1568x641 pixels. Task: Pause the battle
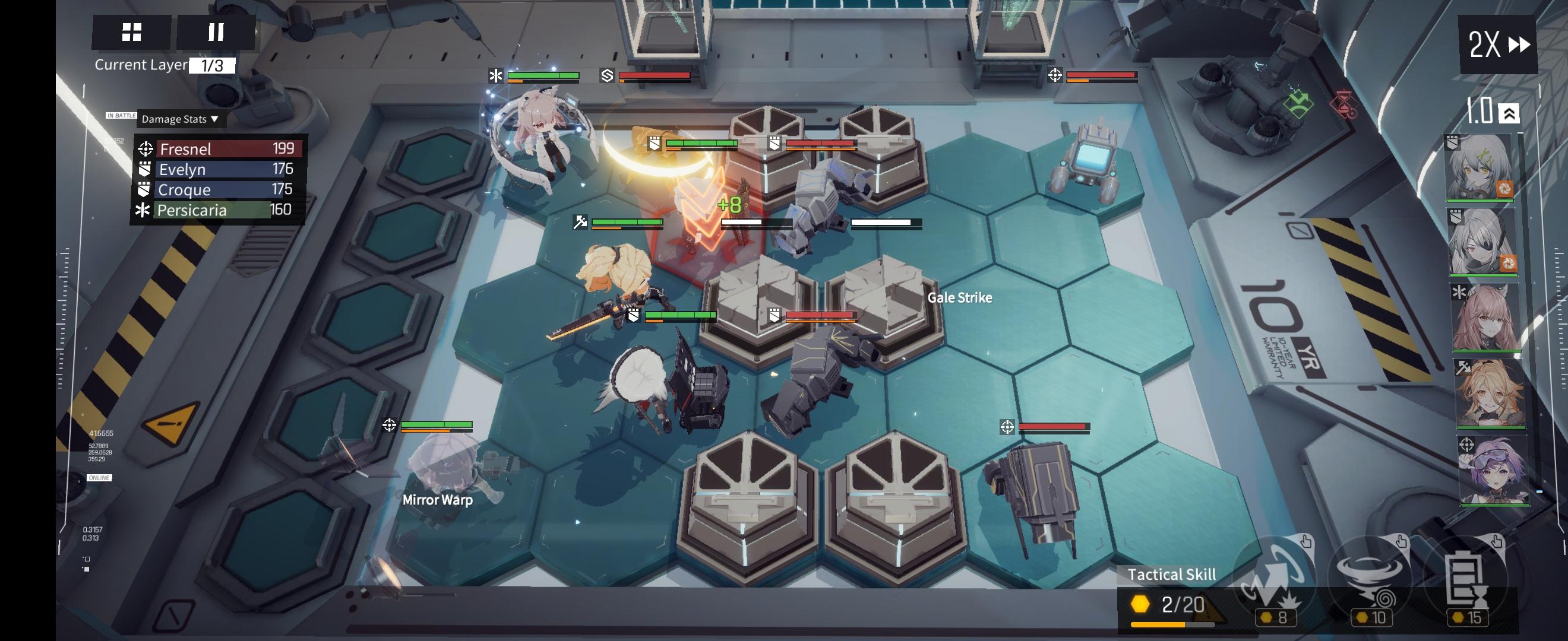coord(216,32)
